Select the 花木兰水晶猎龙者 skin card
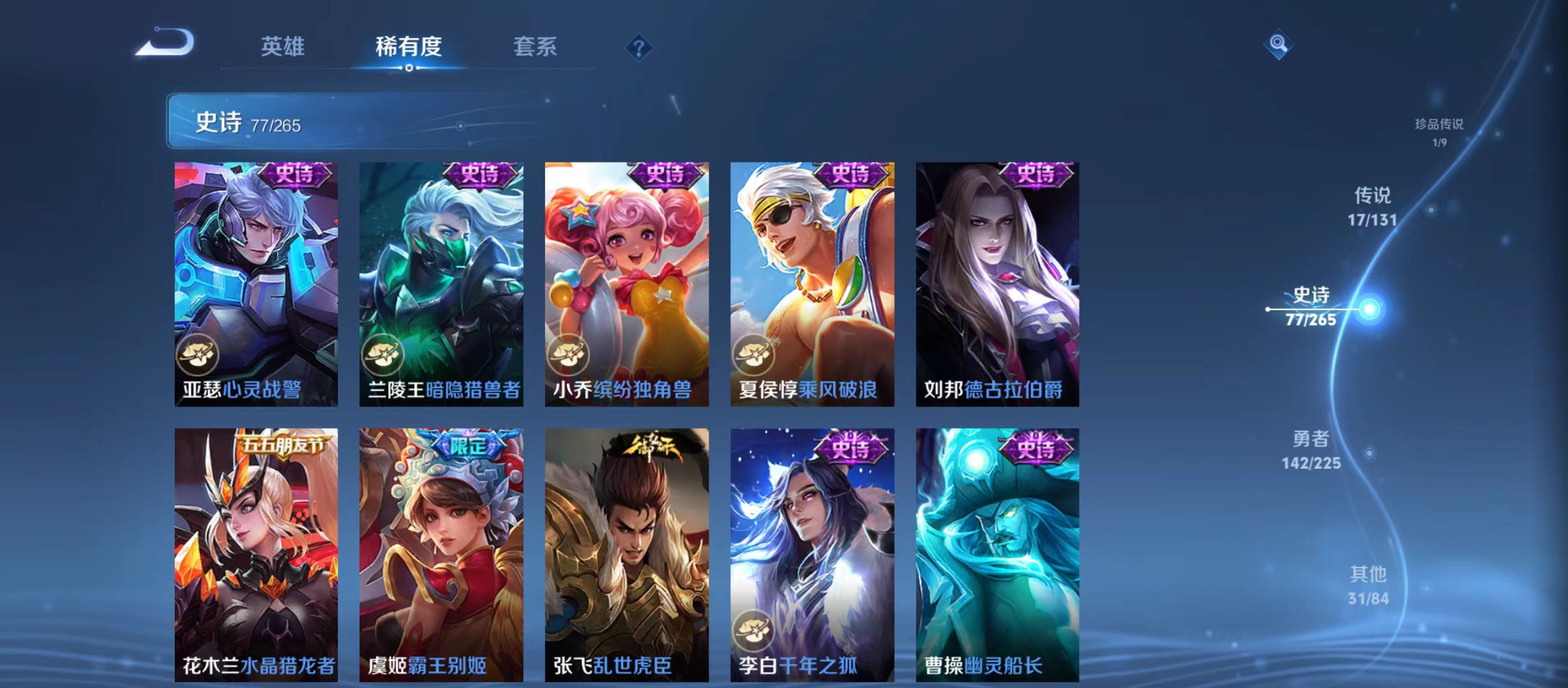 256,557
